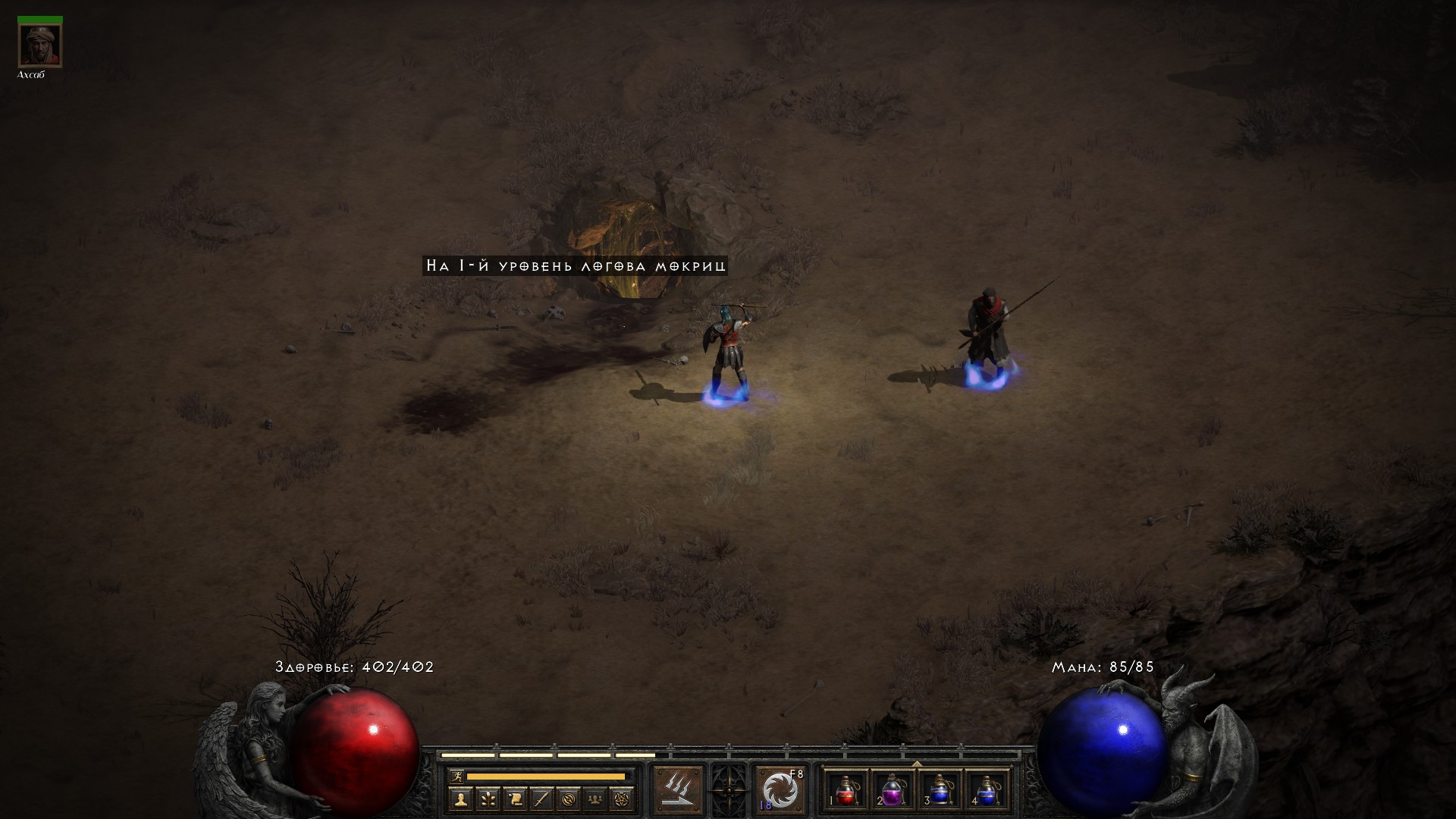Select the F8 right-click skill icon
This screenshot has height=819, width=1456.
click(x=780, y=789)
